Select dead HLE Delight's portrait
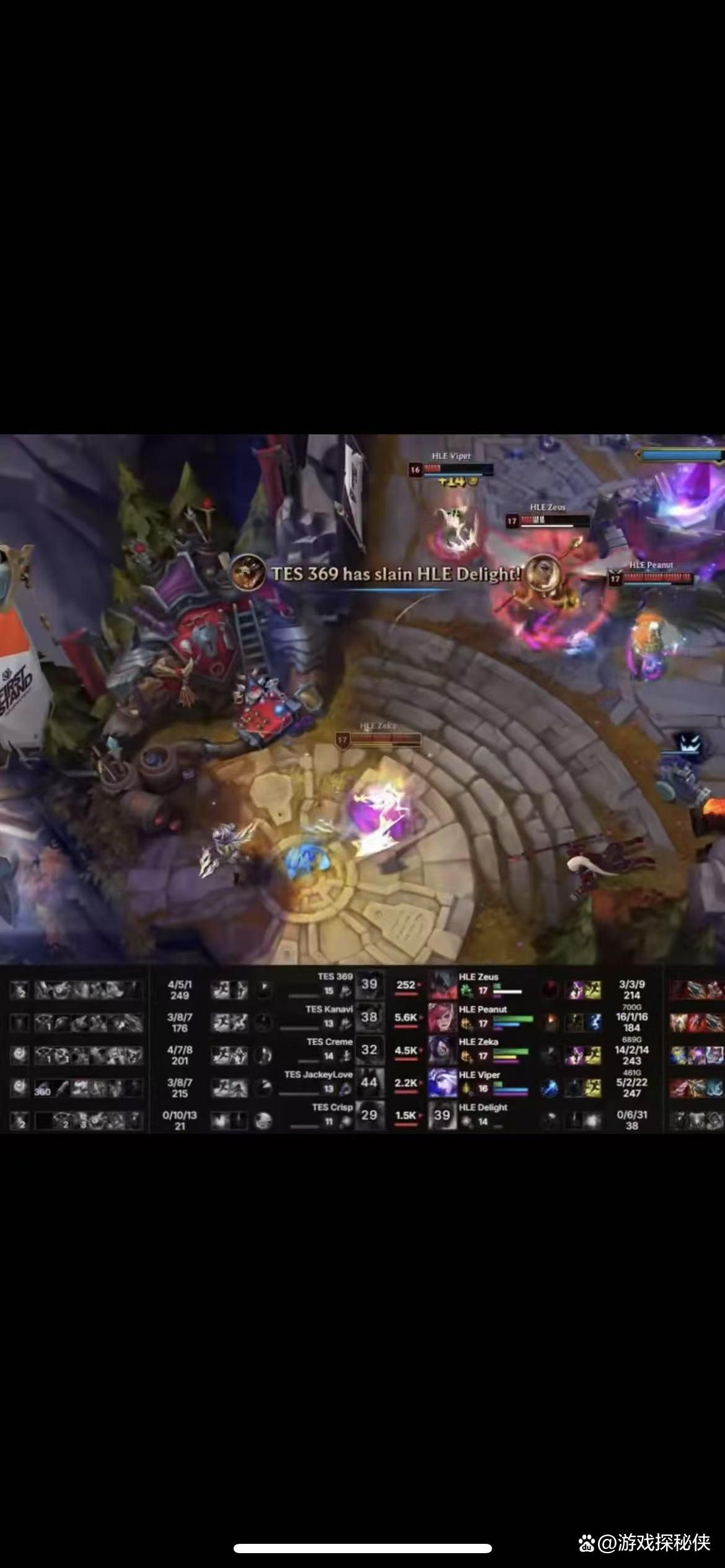 [442, 1116]
